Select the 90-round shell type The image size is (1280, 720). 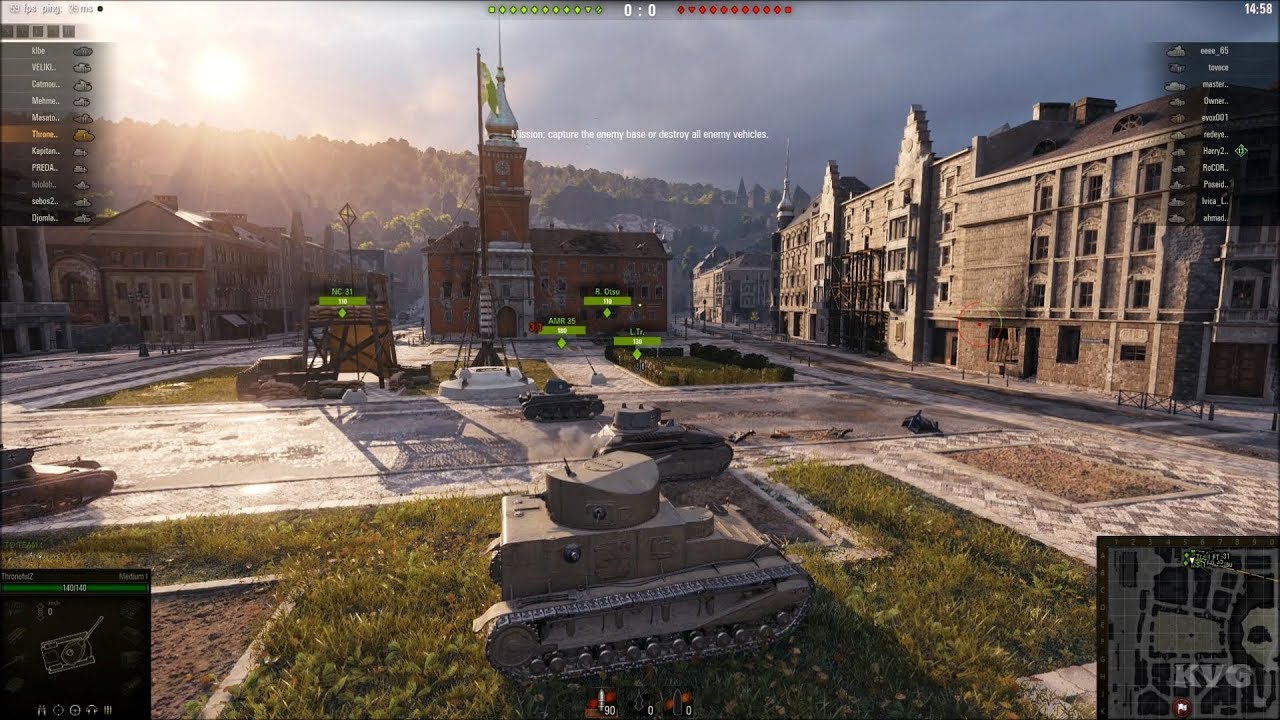click(602, 702)
